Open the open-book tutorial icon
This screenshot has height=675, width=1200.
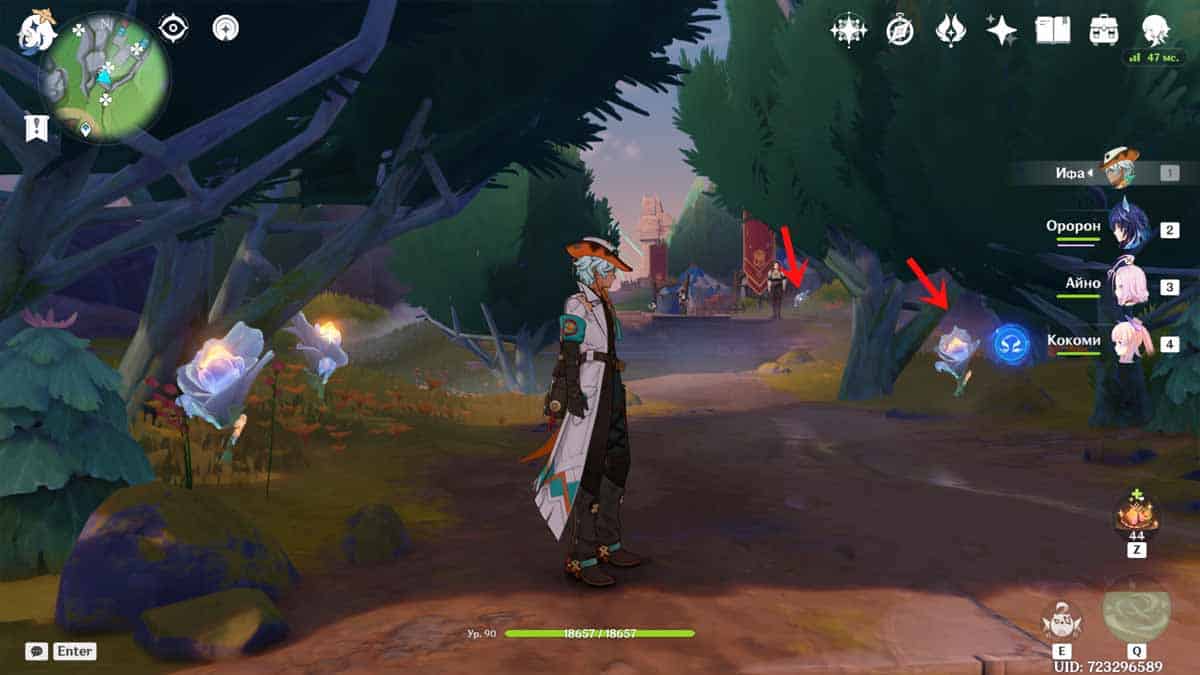(x=1052, y=30)
